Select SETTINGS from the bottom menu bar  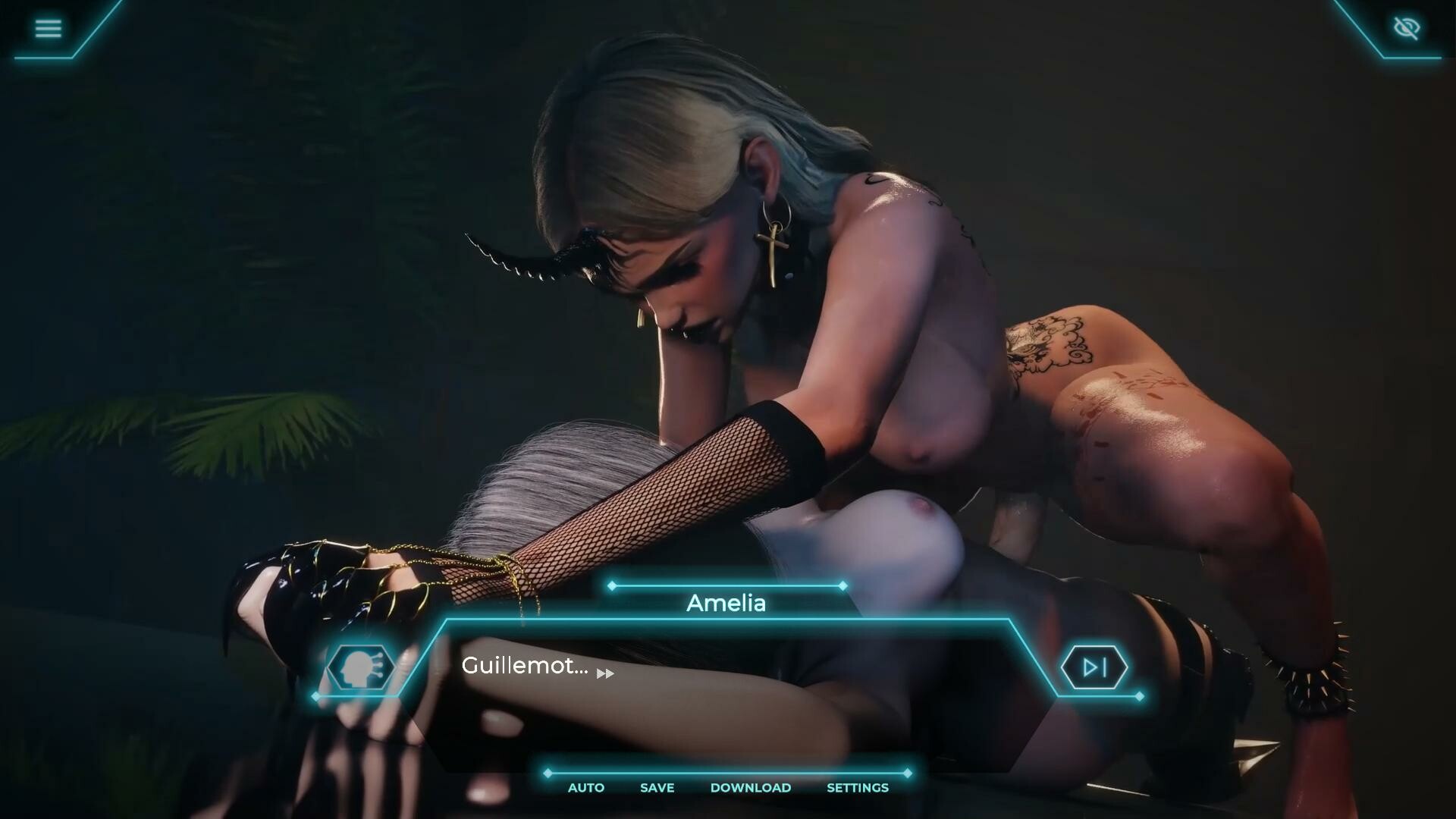[x=857, y=787]
